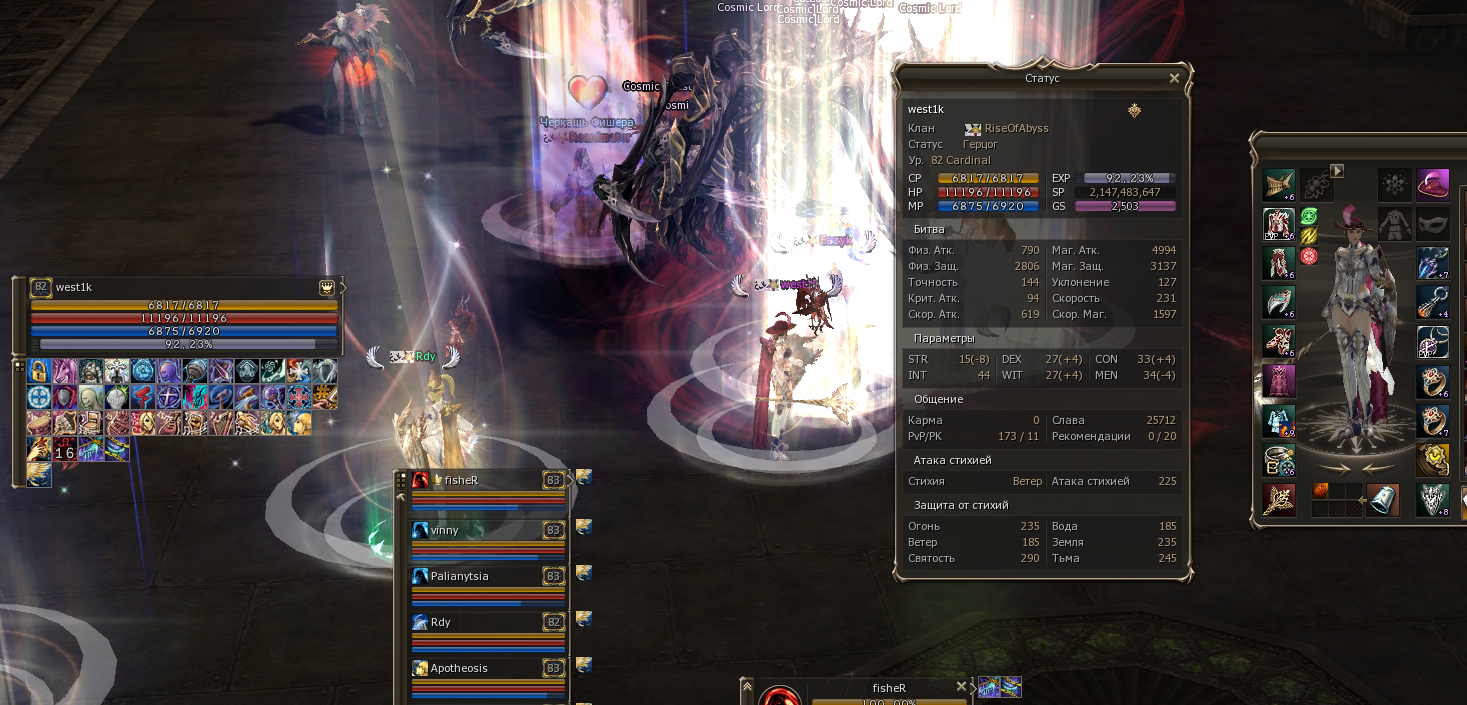The width and height of the screenshot is (1467, 705).
Task: Expand the equipment panel arrow button
Action: [x=1336, y=171]
